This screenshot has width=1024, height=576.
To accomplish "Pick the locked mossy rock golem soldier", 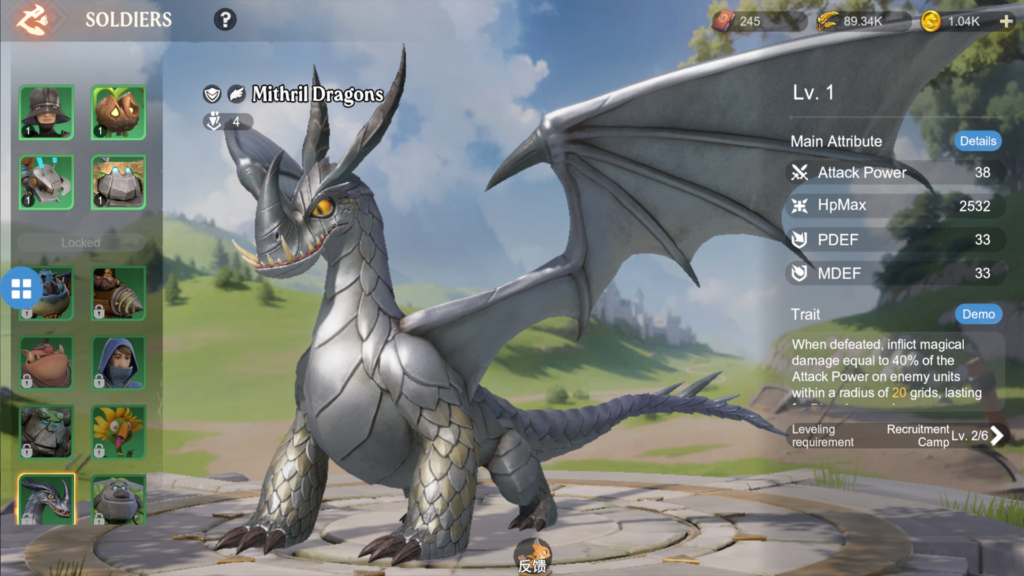I will (46, 431).
